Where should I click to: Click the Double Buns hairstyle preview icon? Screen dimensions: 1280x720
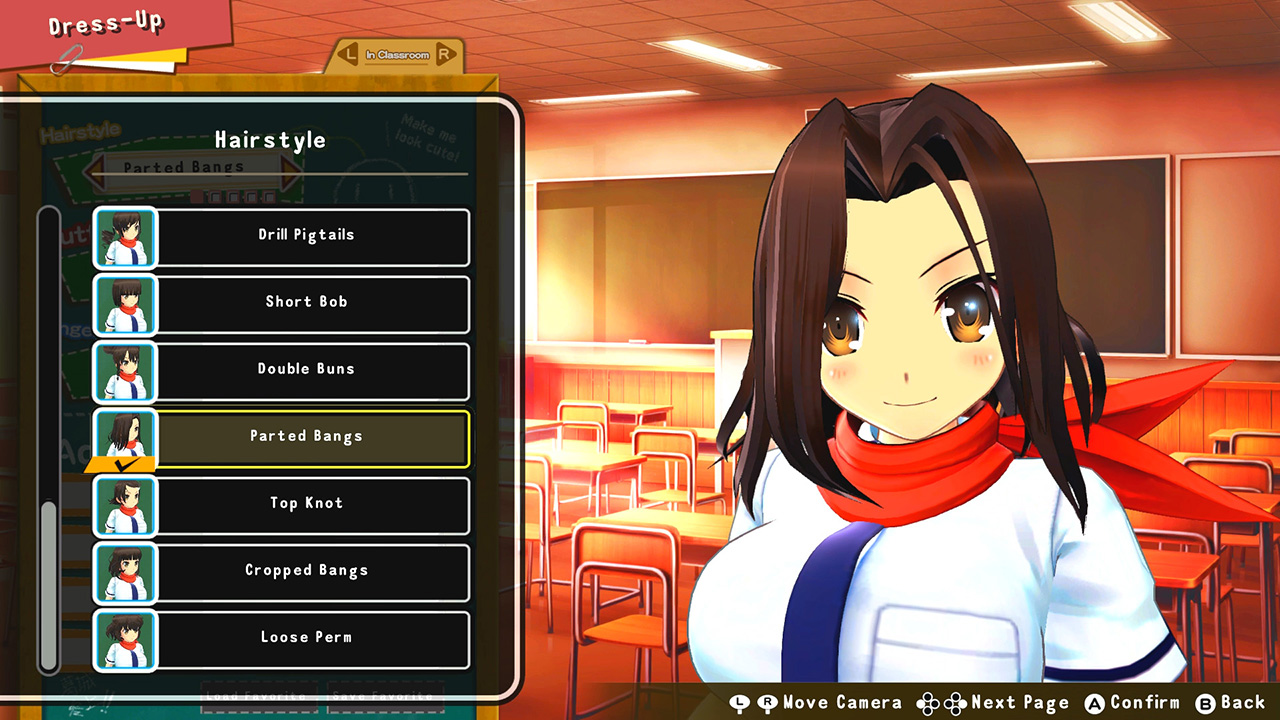click(124, 370)
